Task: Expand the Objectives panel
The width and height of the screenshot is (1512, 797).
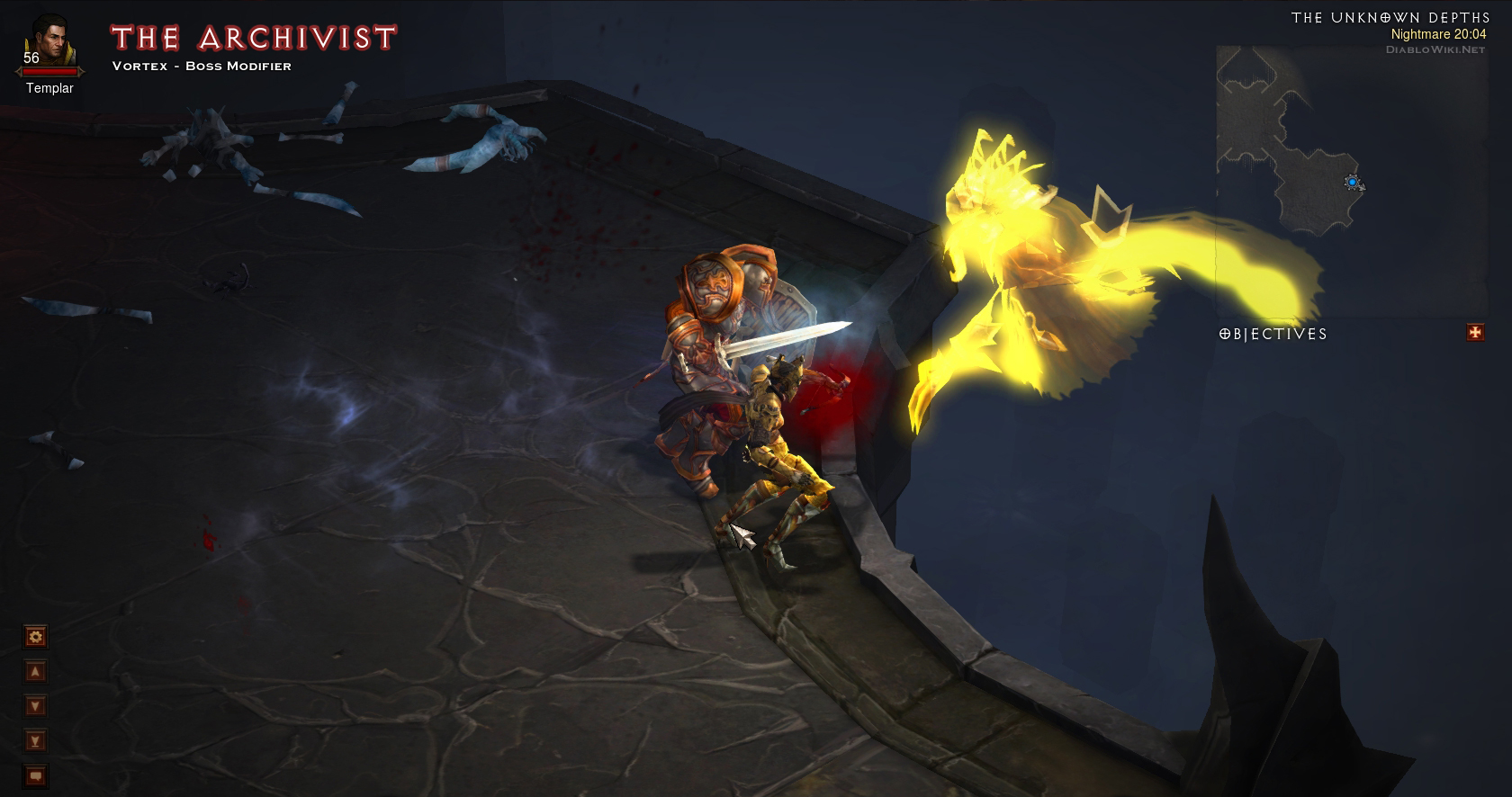Action: (x=1273, y=334)
